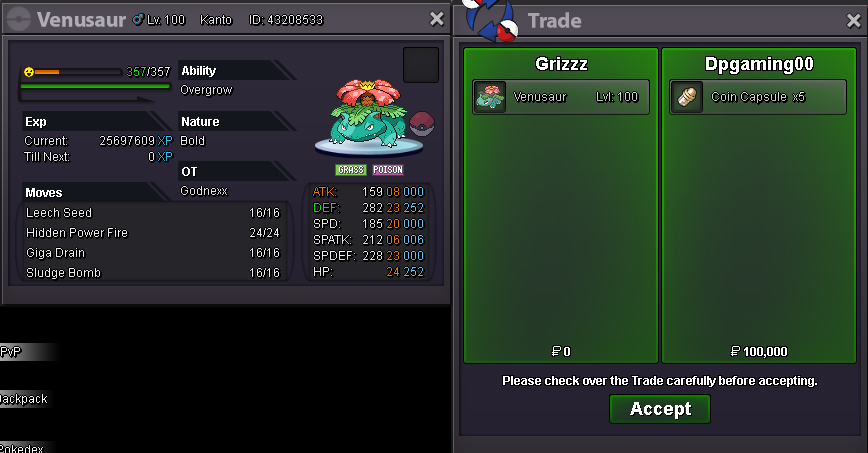This screenshot has height=453, width=868.
Task: Select Venusaur in Grizzz's trade offer
Action: (561, 97)
